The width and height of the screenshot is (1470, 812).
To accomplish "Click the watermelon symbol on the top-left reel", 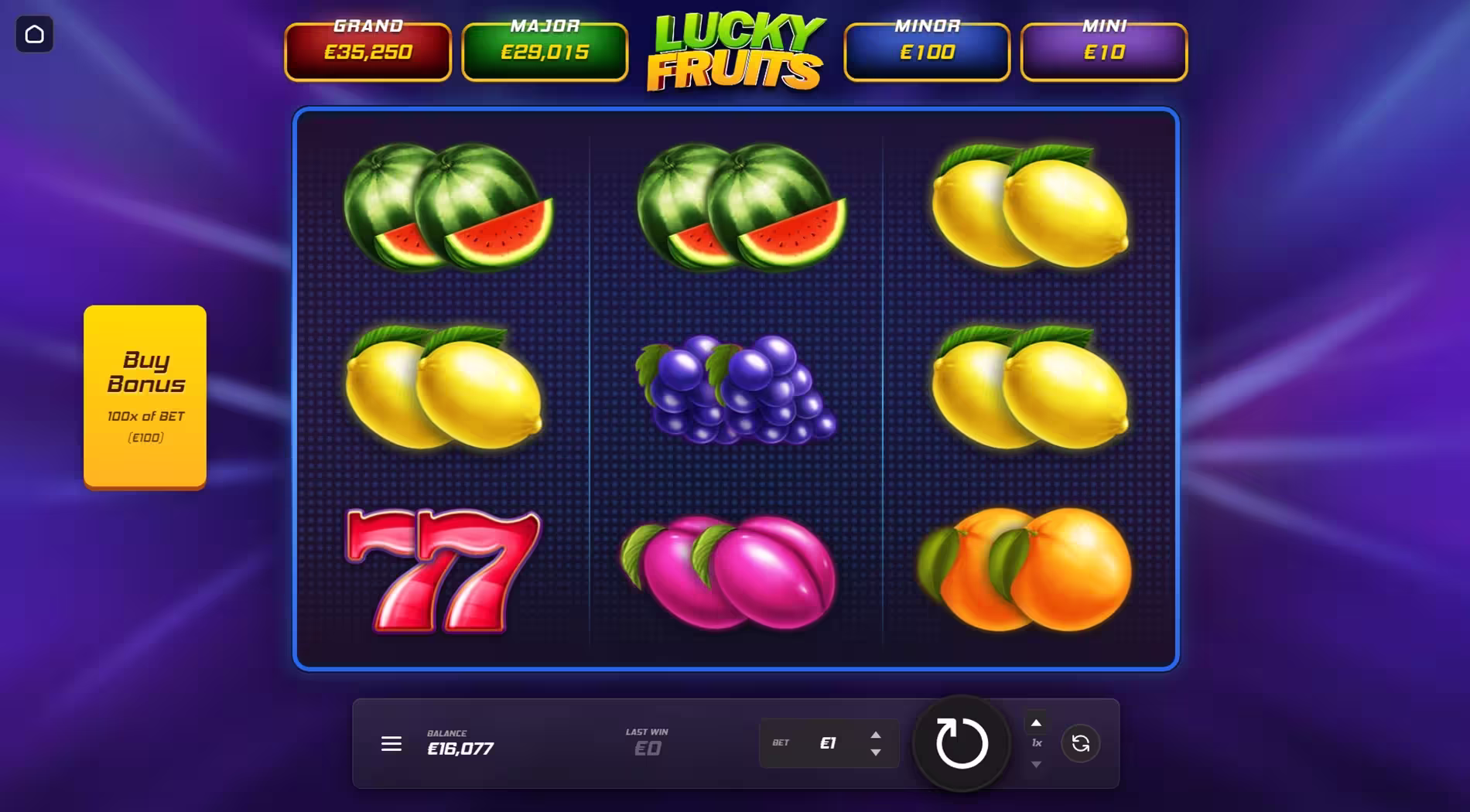I will (449, 209).
